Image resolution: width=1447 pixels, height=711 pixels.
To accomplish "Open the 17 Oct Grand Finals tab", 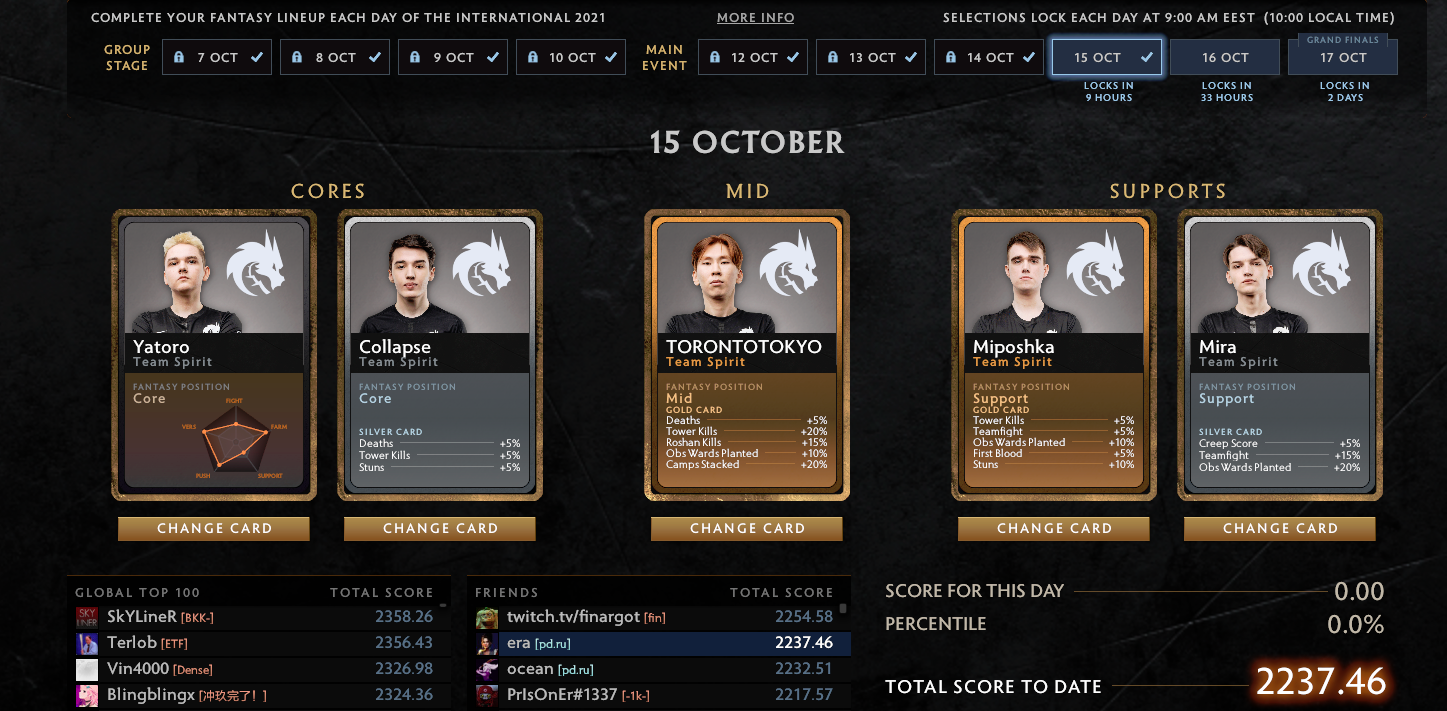I will 1342,58.
